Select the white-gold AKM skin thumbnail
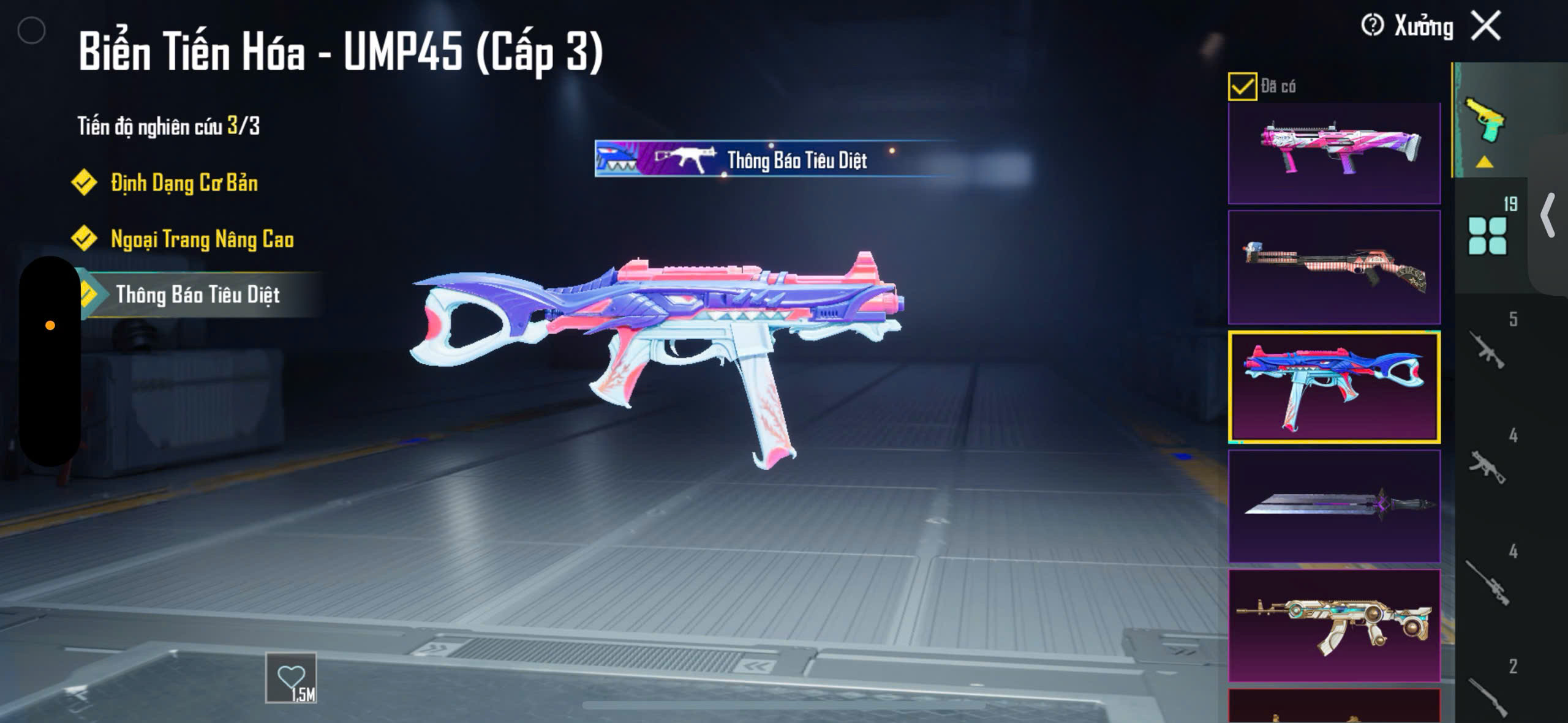The height and width of the screenshot is (723, 1568). 1334,625
